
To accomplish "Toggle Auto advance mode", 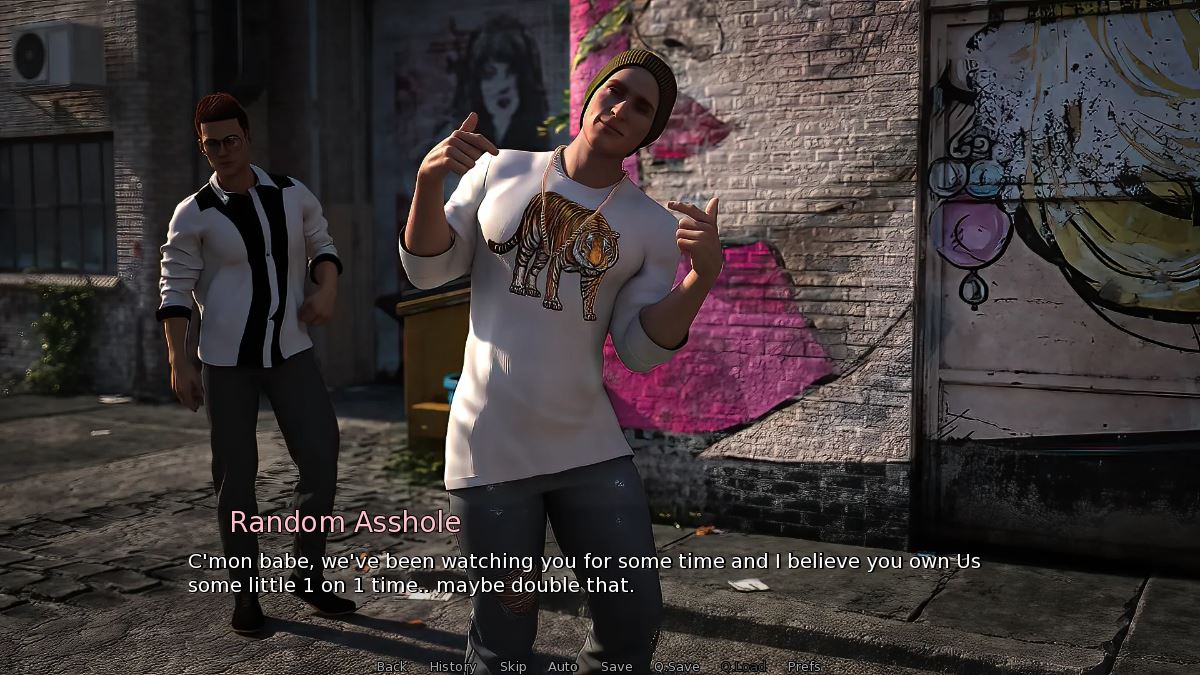I will click(563, 666).
